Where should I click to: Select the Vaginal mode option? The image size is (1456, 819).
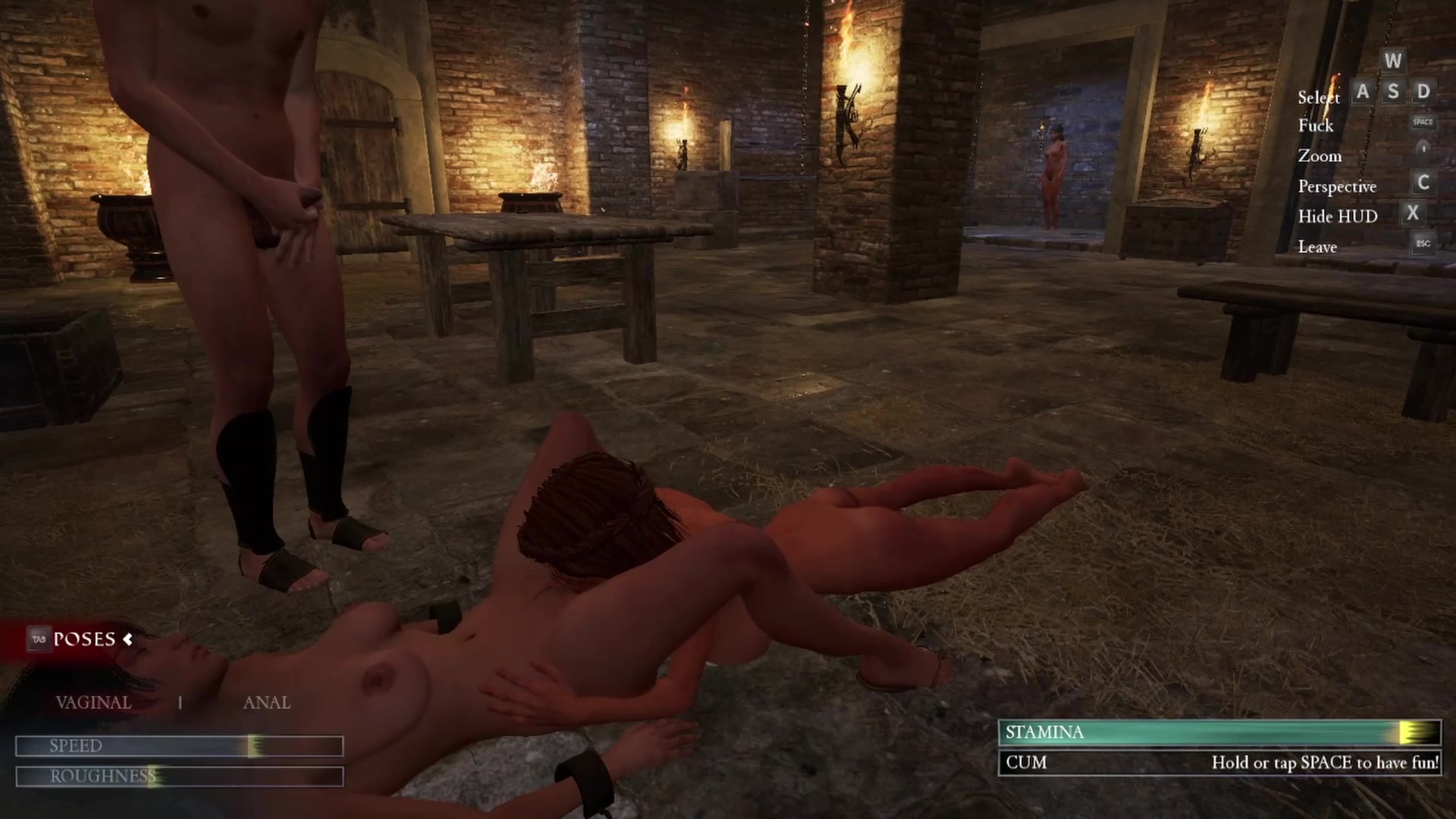93,703
